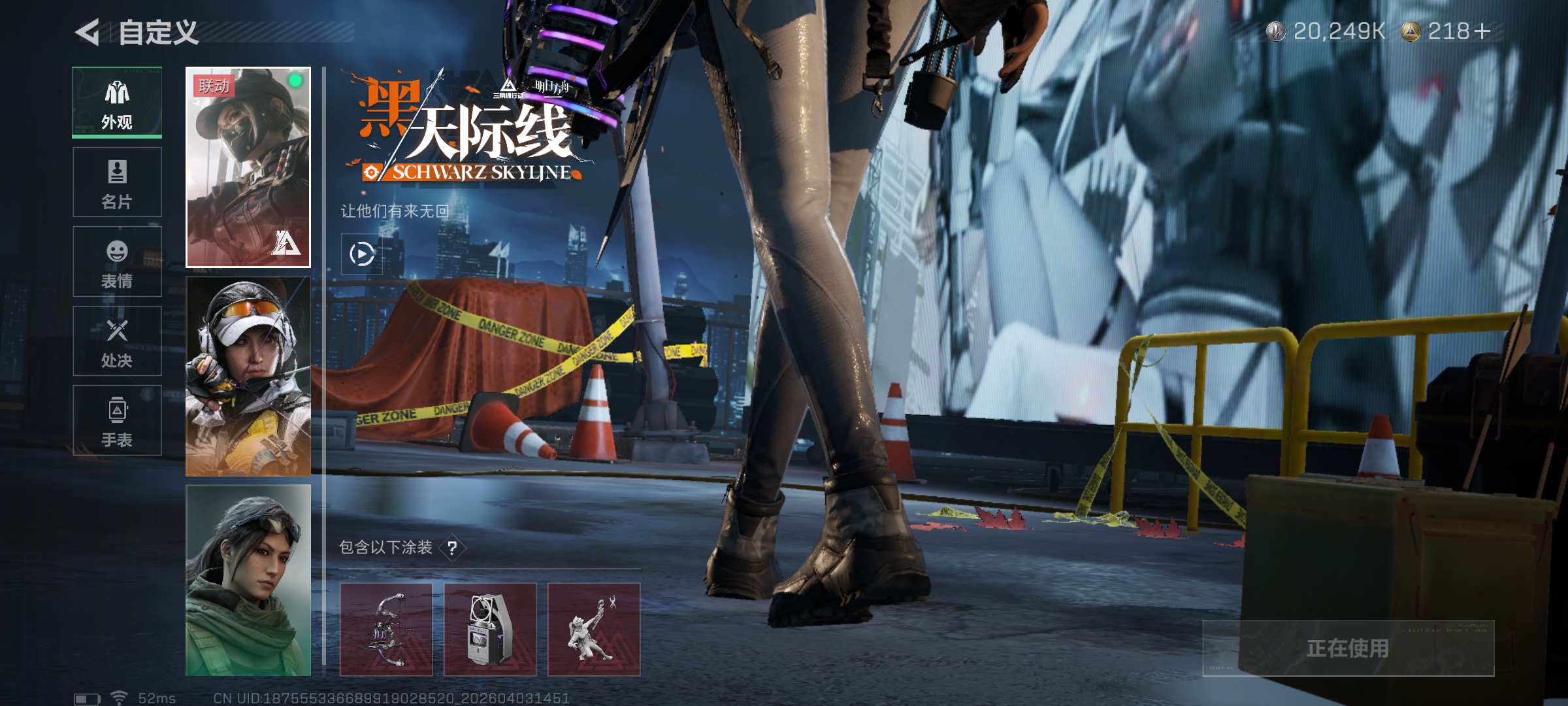Screen dimensions: 1568x706
Task: Play the skin preview video
Action: point(361,254)
